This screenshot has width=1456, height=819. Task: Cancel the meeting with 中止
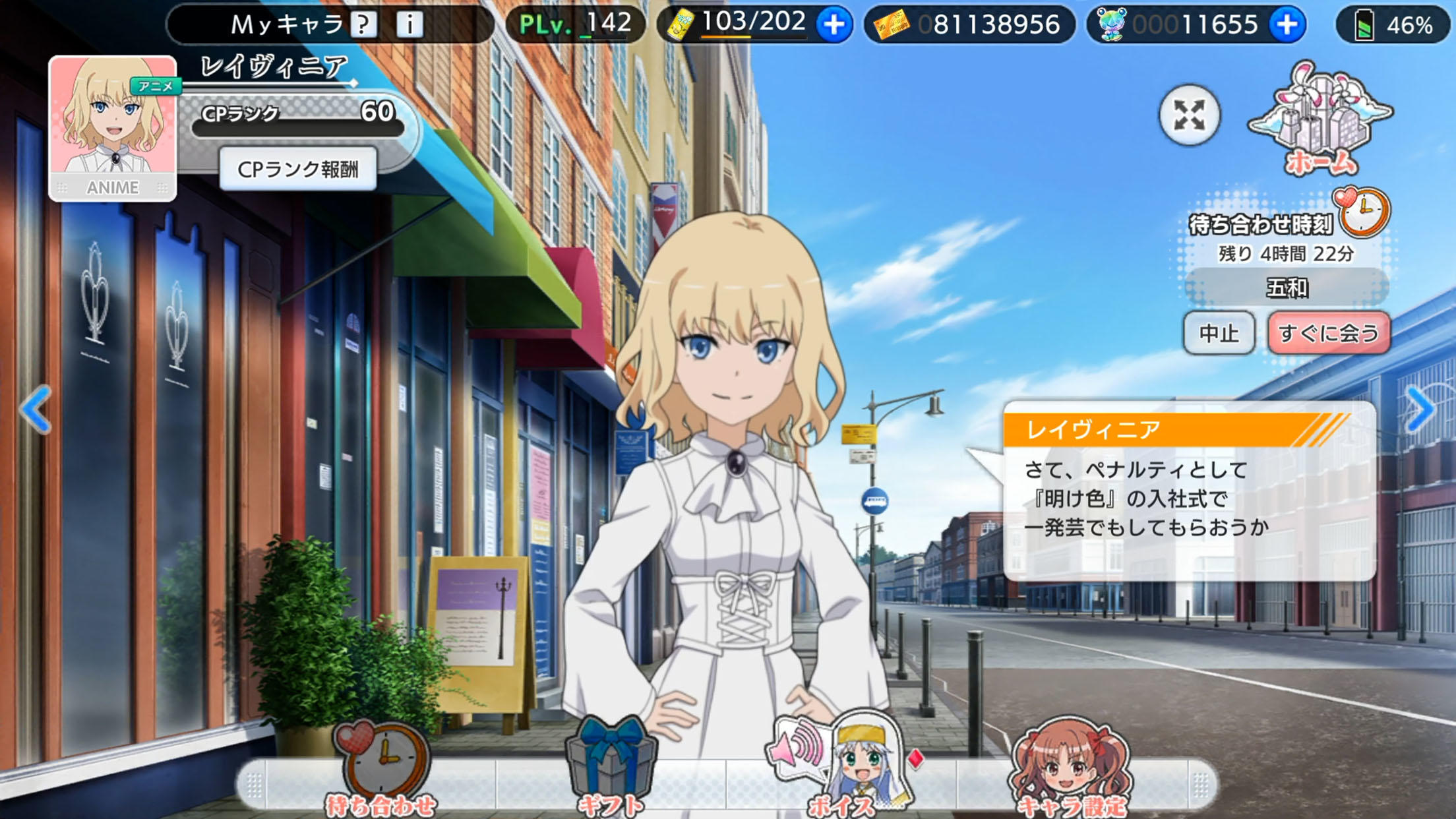click(x=1219, y=334)
